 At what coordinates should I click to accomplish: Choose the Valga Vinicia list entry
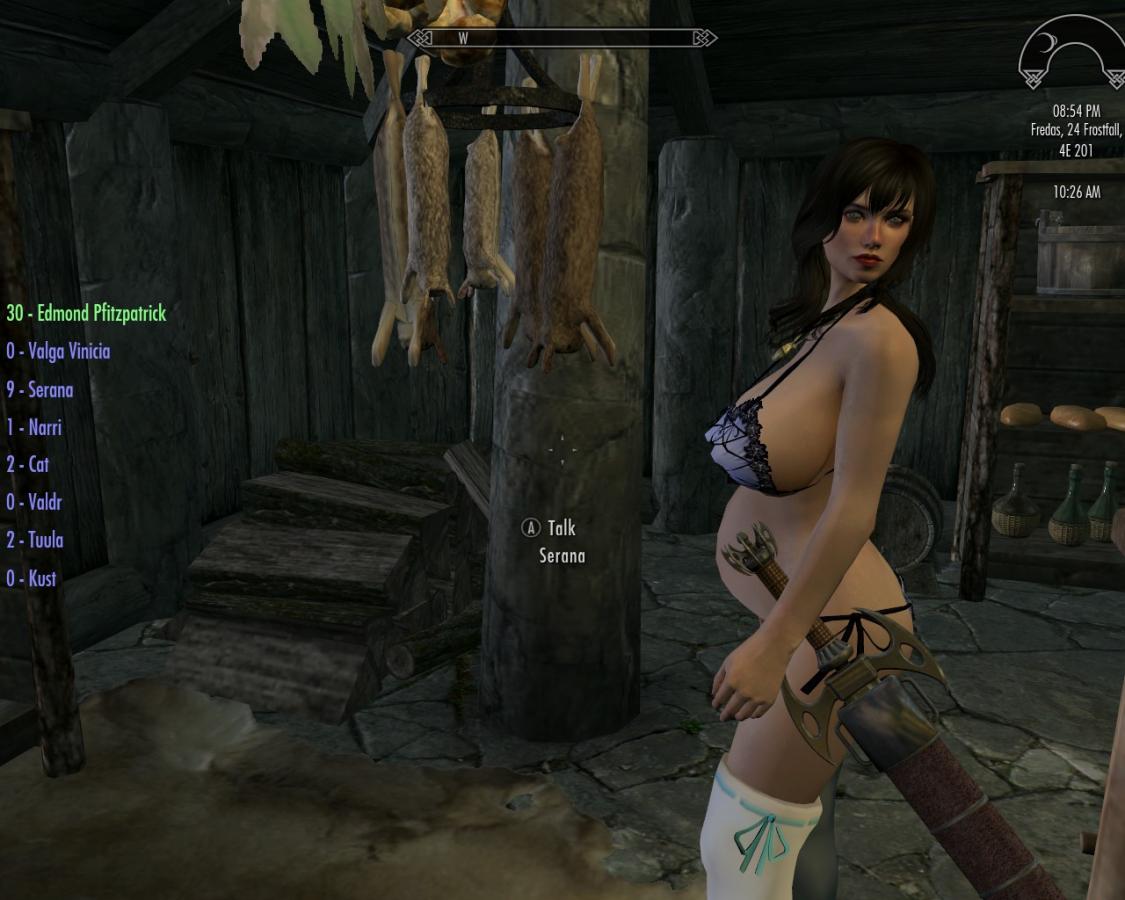58,351
